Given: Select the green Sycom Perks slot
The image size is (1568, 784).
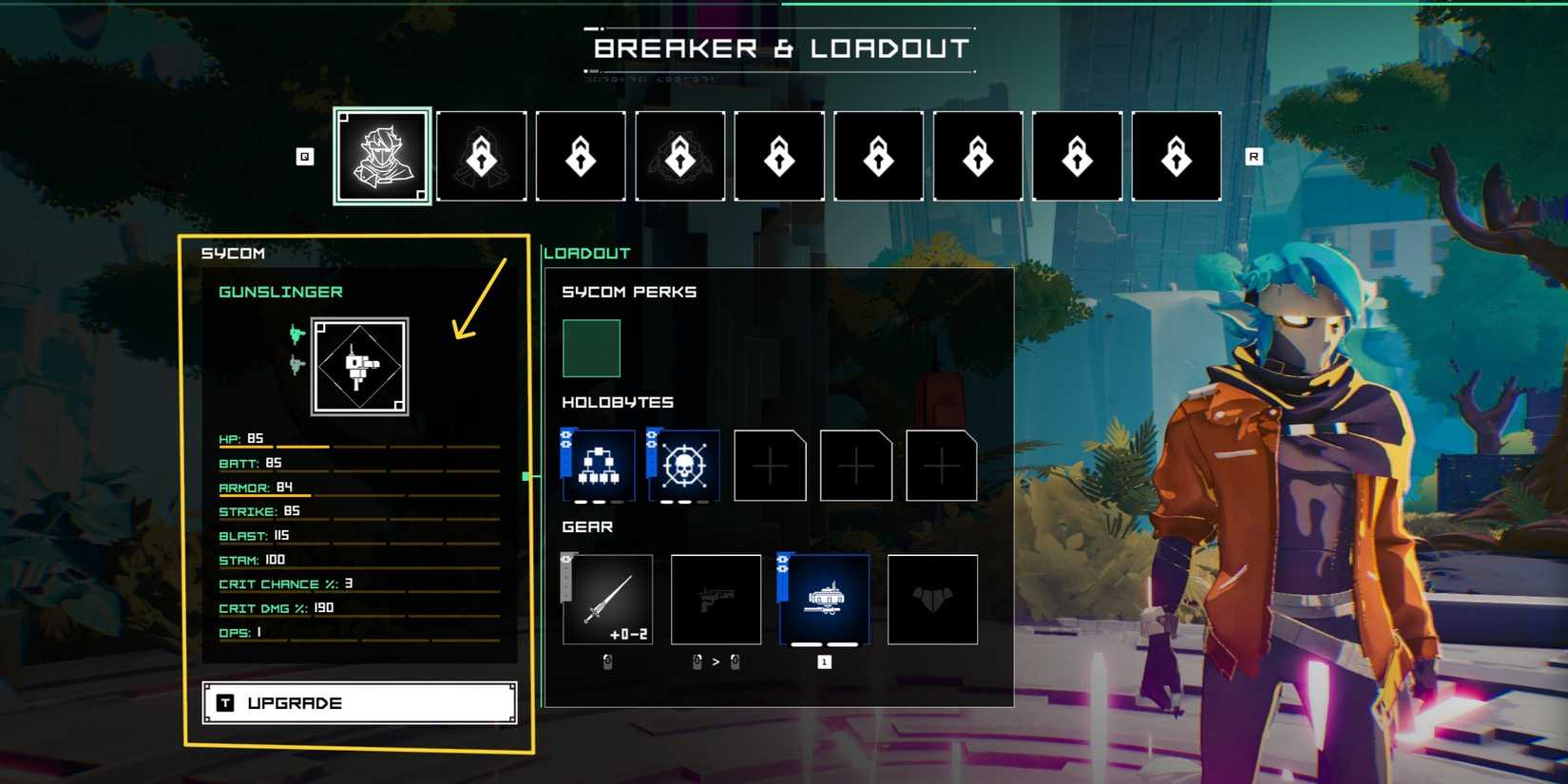Looking at the screenshot, I should click(x=591, y=348).
